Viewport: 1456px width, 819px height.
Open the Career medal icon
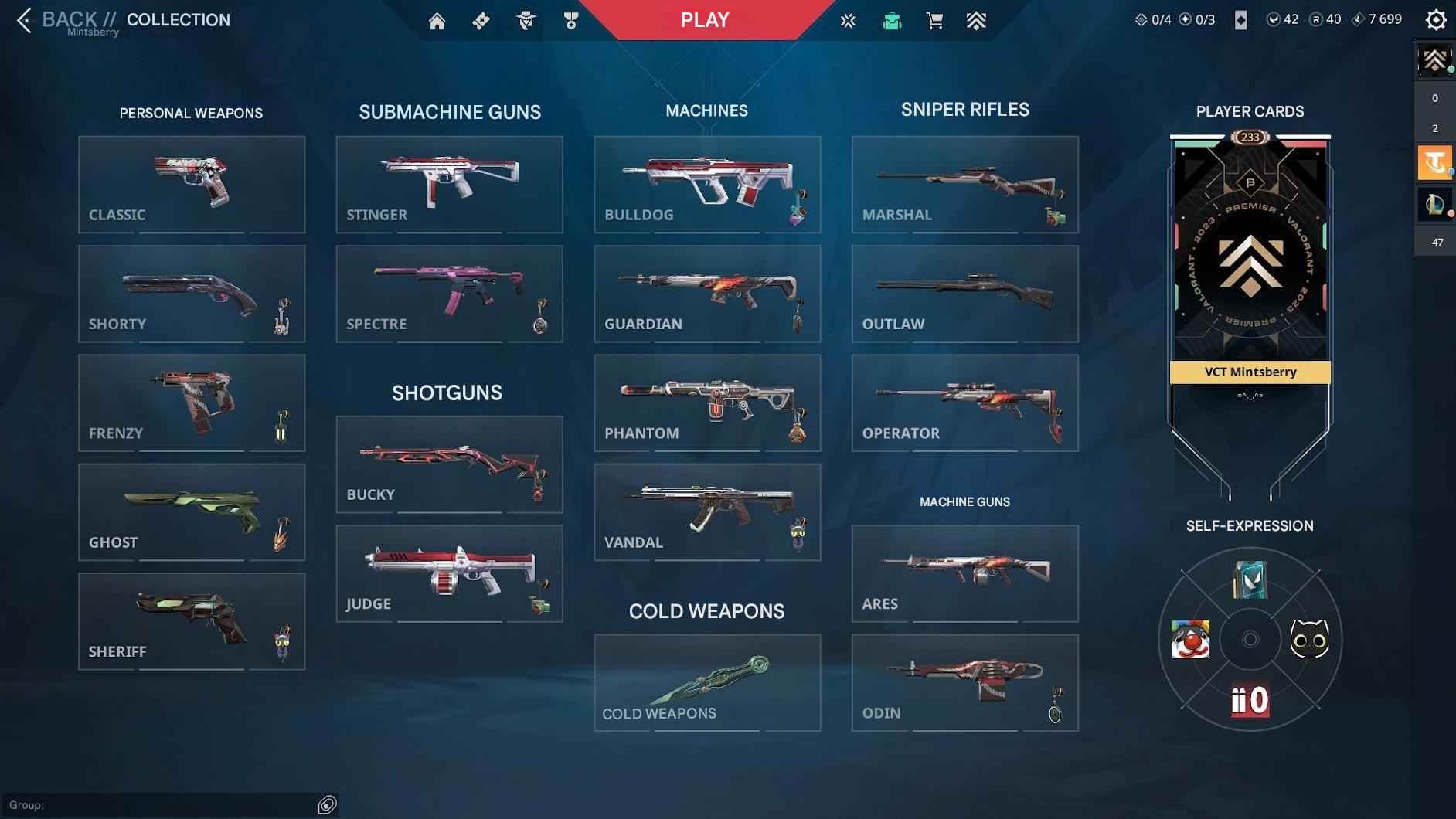coord(570,20)
